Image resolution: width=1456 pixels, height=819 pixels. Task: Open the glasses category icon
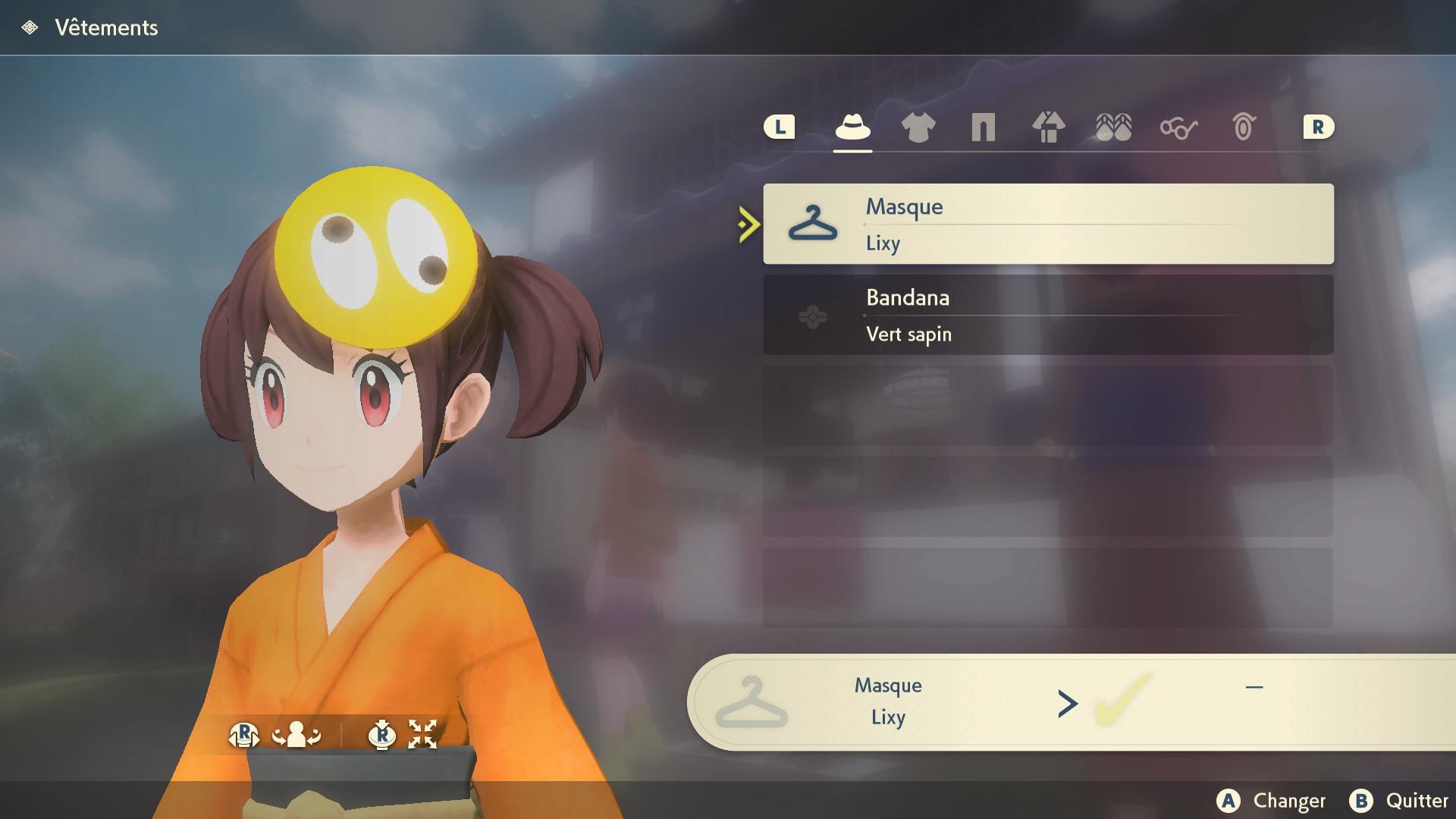click(1178, 127)
